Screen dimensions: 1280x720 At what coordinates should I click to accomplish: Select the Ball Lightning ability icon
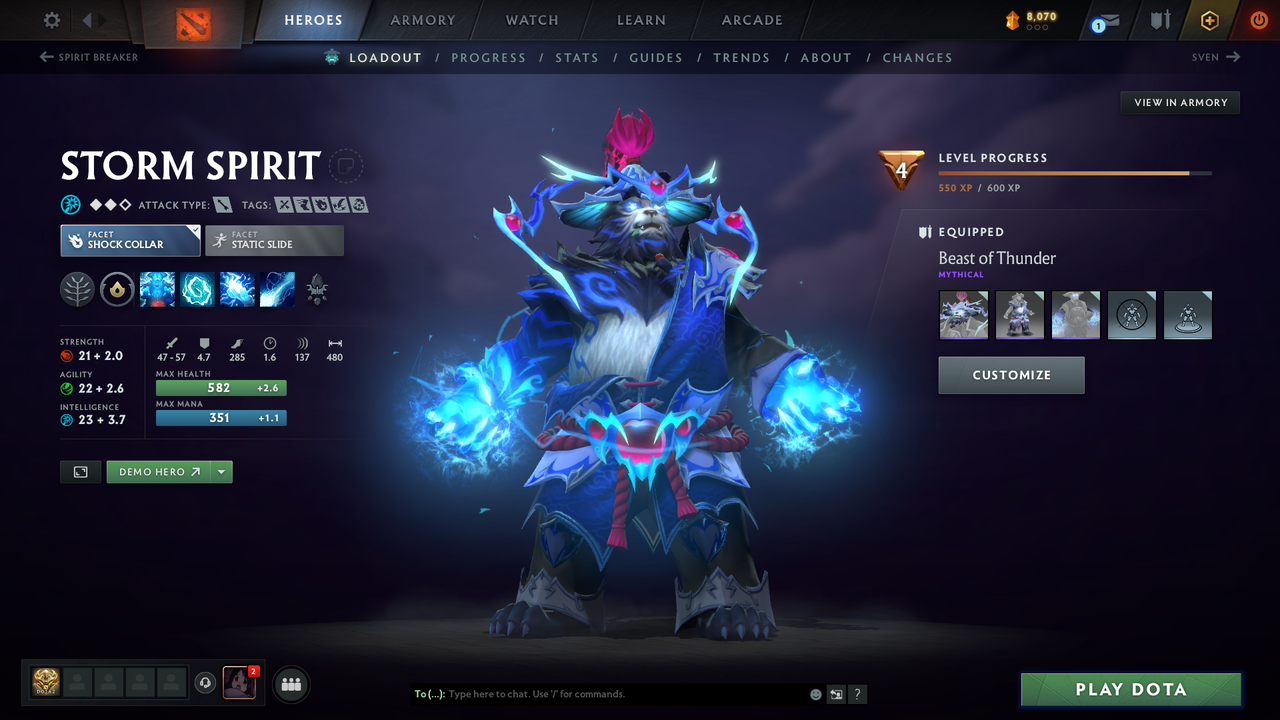(x=277, y=290)
